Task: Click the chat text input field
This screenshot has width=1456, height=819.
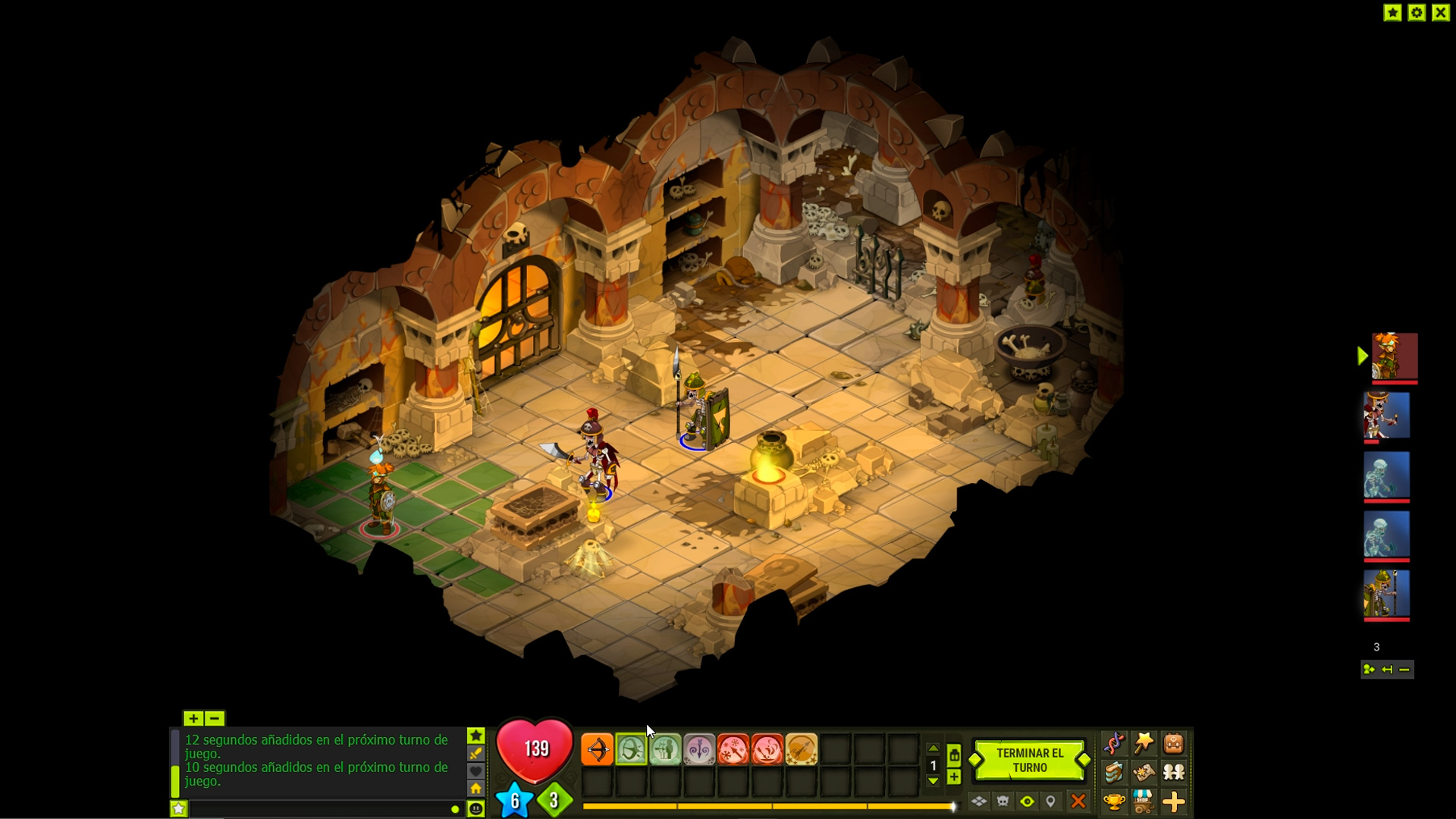Action: tap(318, 809)
